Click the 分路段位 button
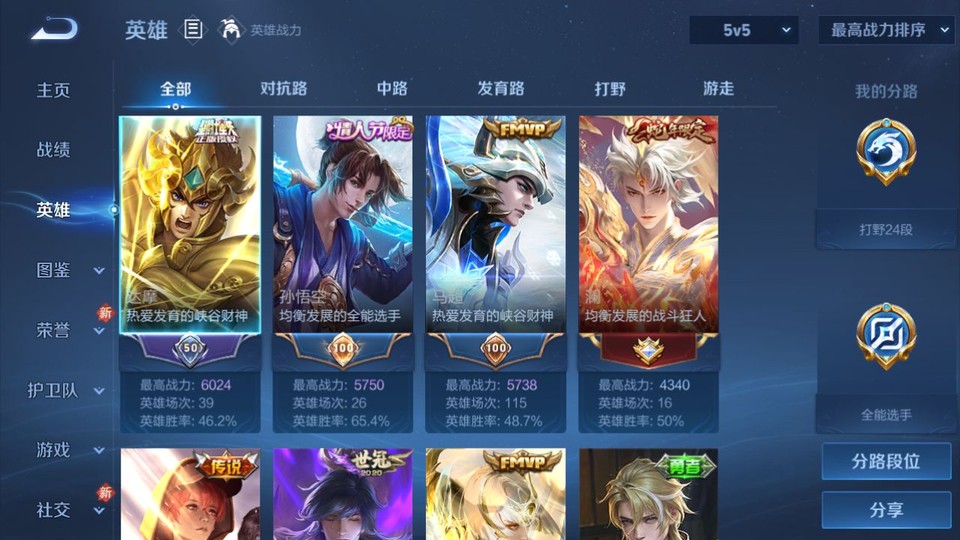The image size is (960, 540). point(886,462)
